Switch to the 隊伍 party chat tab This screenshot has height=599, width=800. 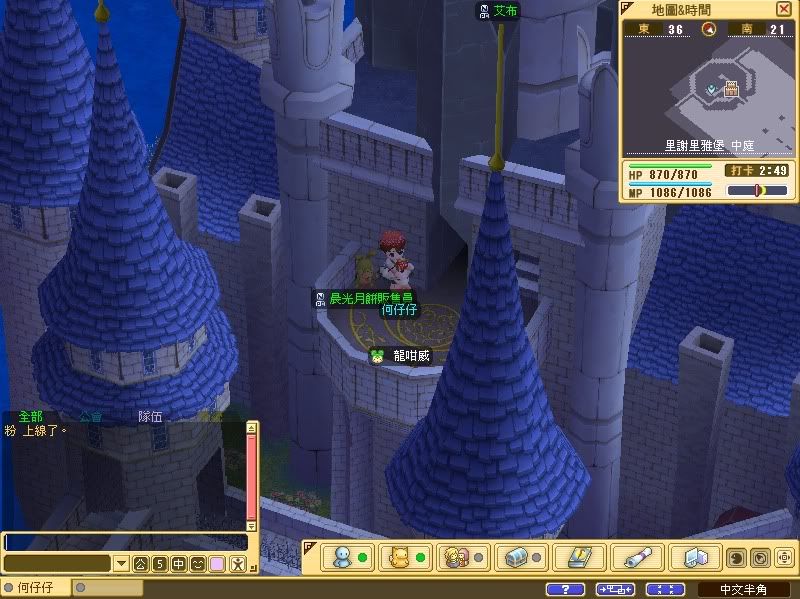click(x=150, y=416)
